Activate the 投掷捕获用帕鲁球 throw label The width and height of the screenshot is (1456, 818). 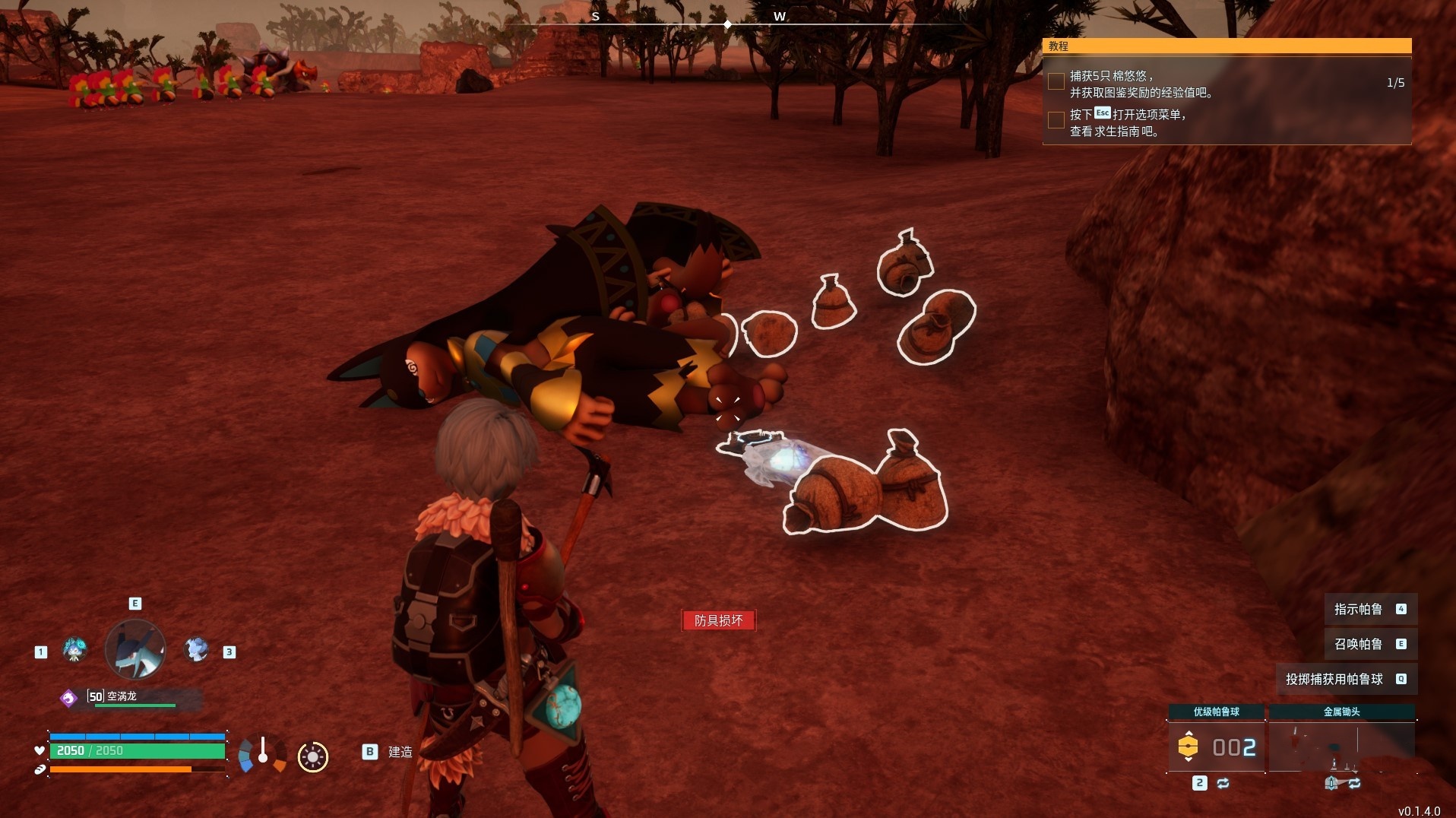point(1334,679)
